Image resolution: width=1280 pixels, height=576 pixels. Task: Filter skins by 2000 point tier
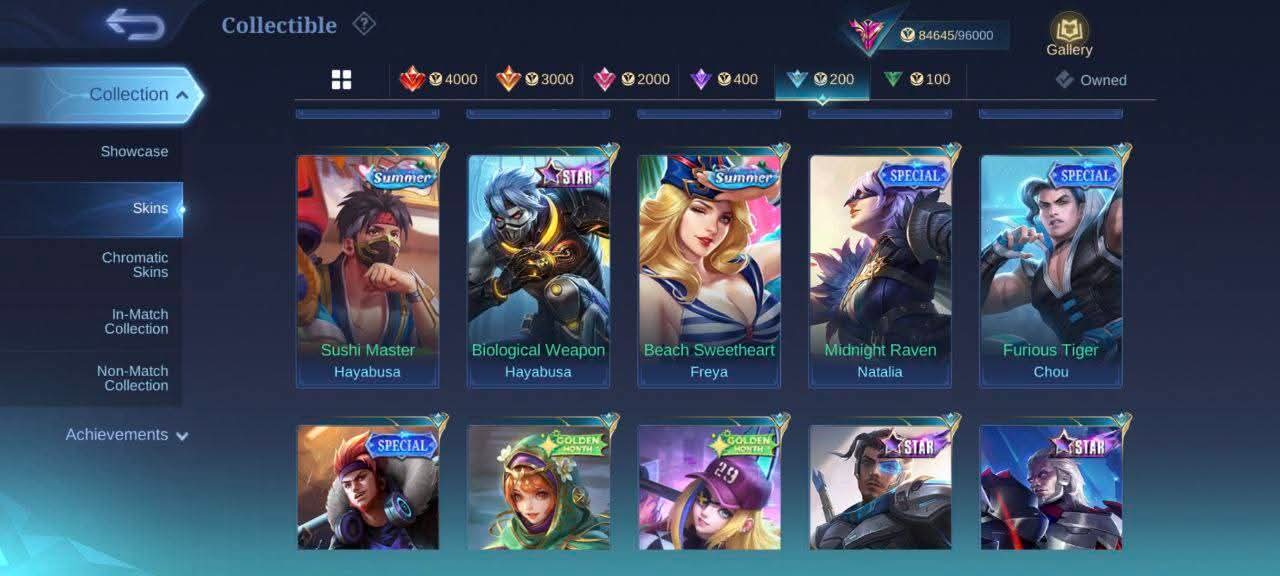632,80
